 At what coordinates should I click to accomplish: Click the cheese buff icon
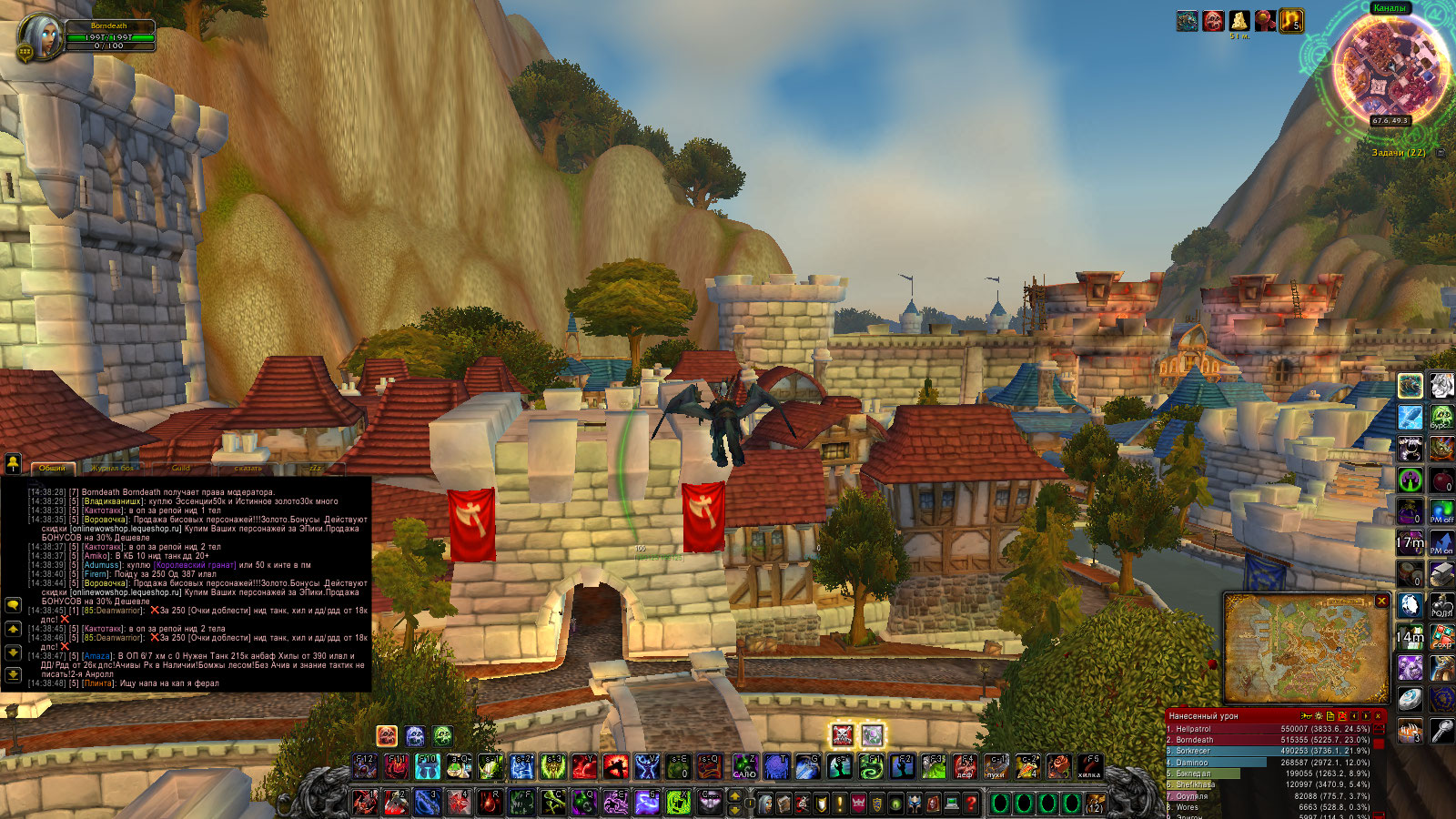tap(1239, 20)
